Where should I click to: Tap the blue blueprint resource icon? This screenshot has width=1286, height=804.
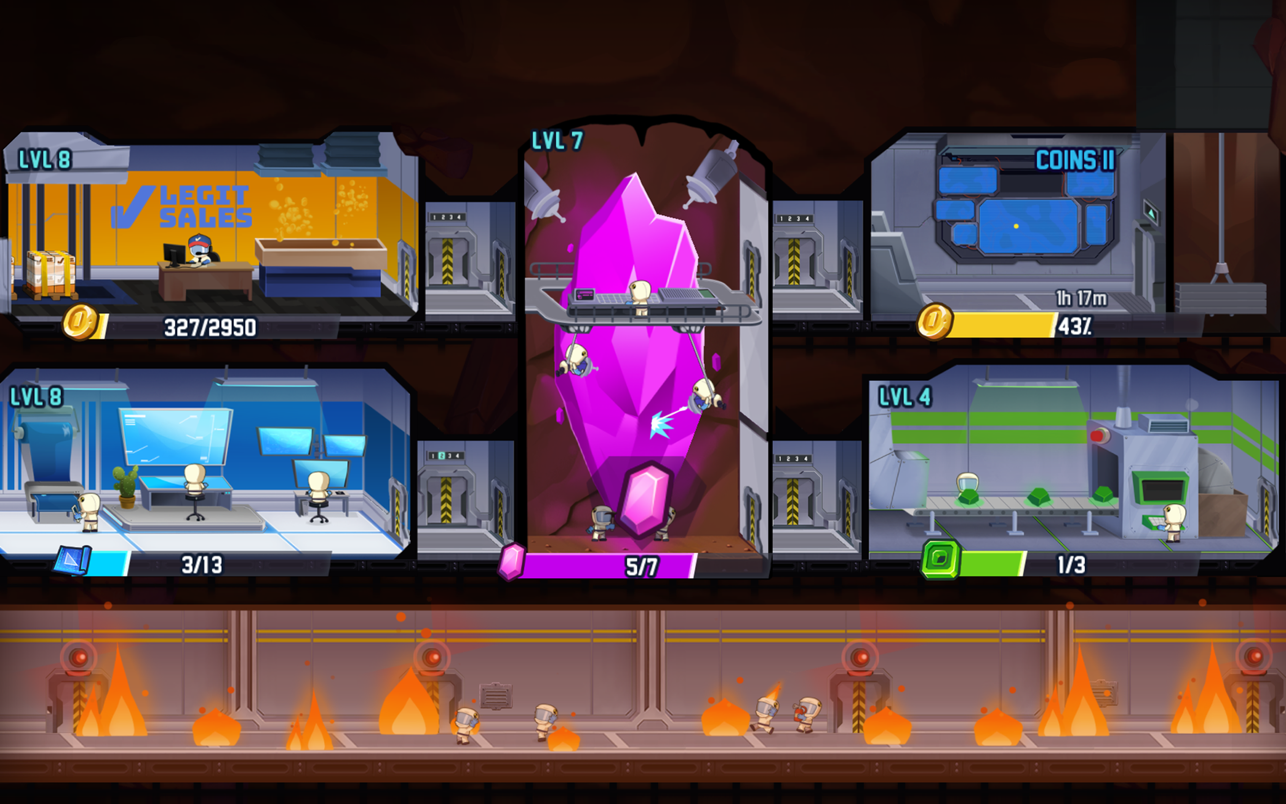click(72, 560)
